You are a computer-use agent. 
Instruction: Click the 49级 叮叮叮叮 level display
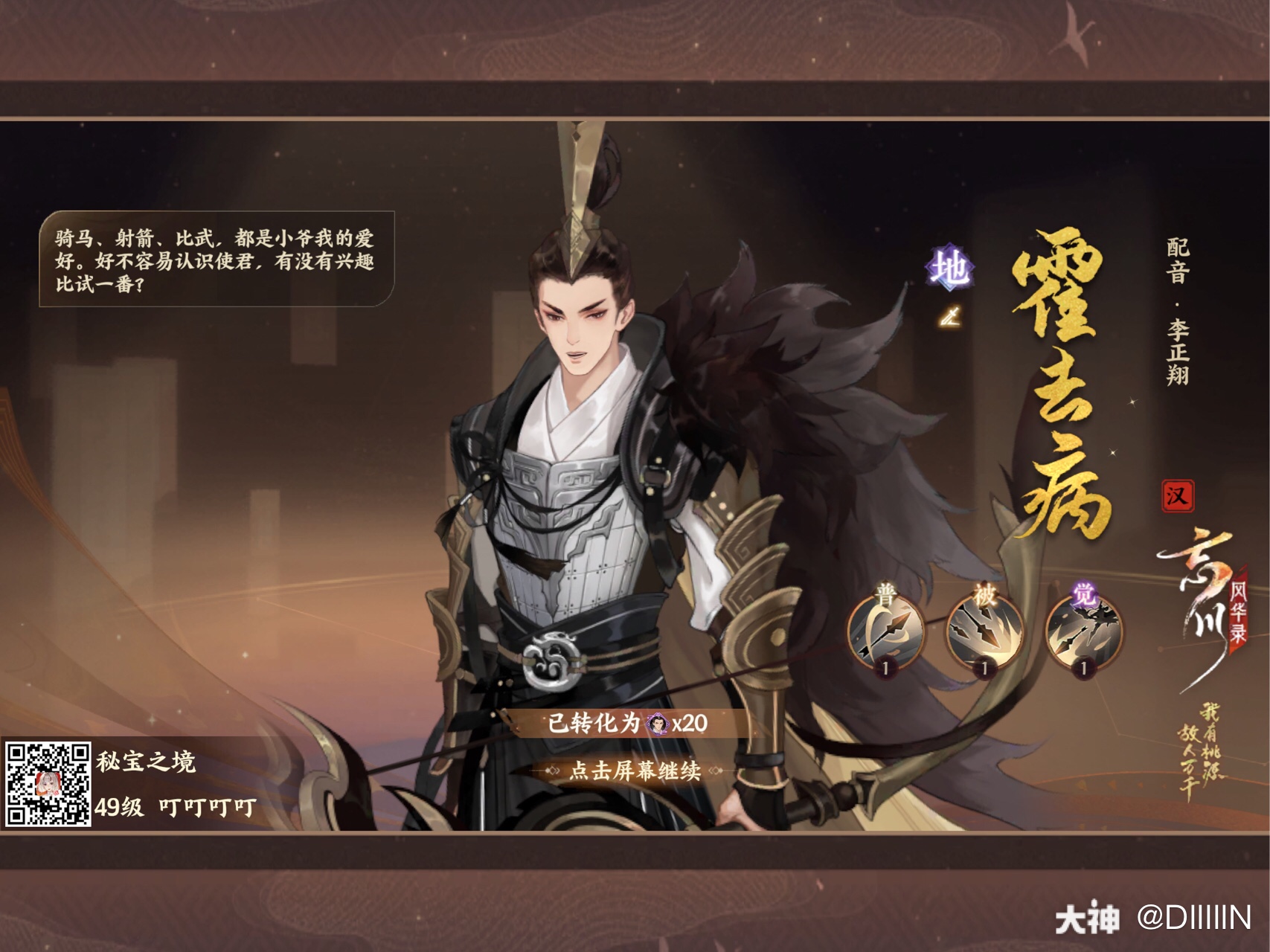coord(173,809)
